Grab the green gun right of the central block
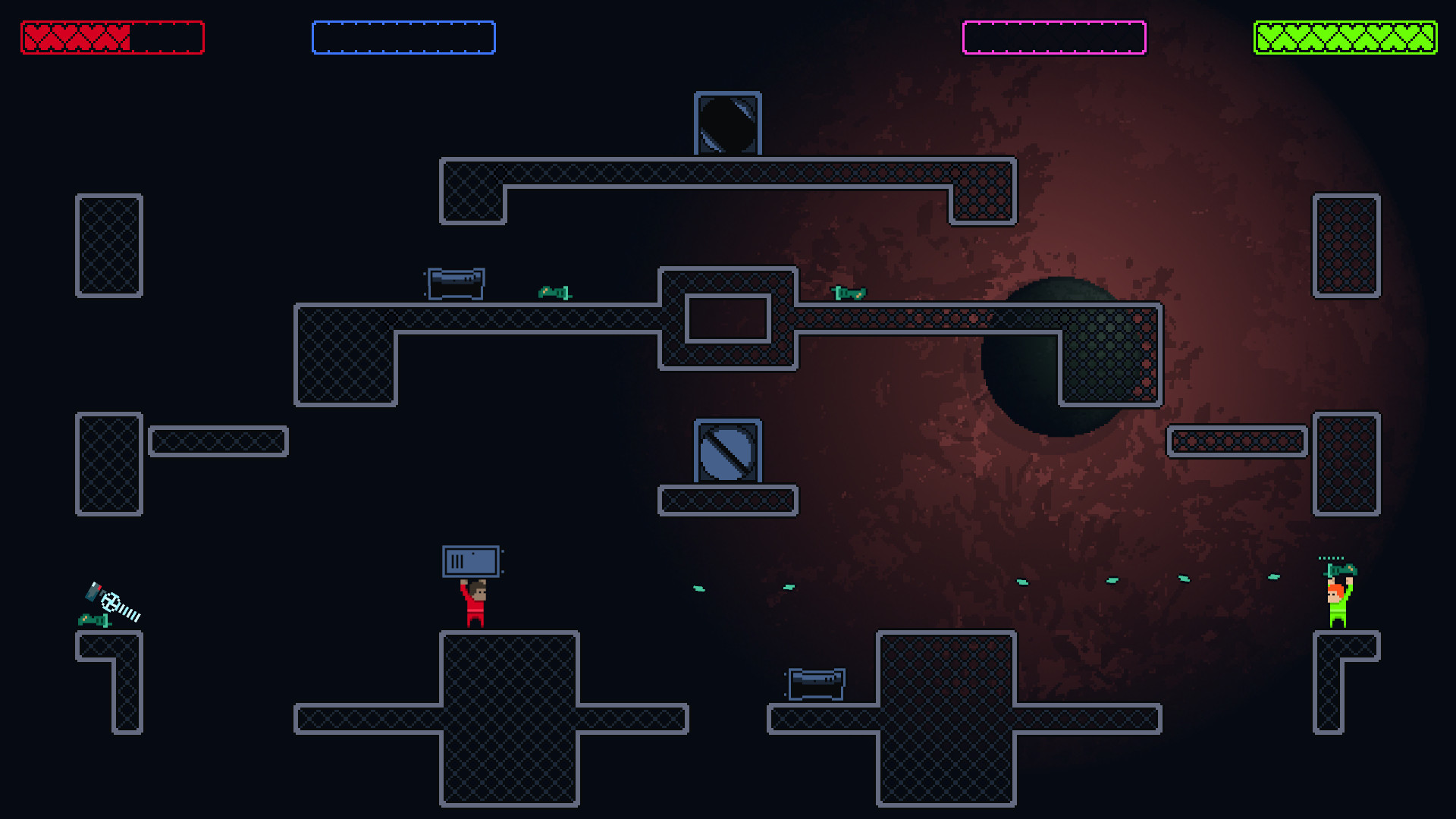This screenshot has height=819, width=1456. coord(849,294)
